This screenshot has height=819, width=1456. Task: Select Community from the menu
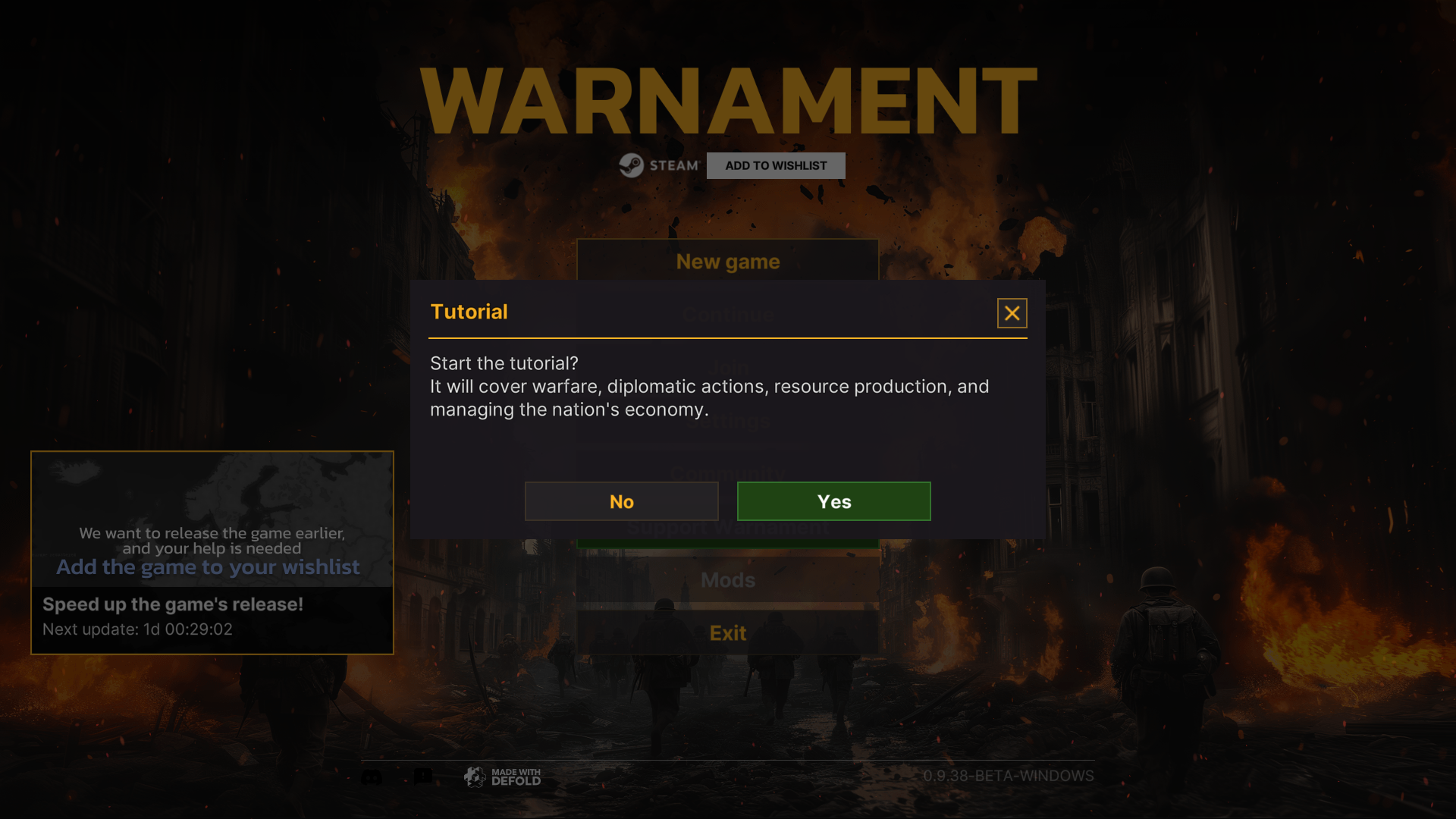click(727, 473)
